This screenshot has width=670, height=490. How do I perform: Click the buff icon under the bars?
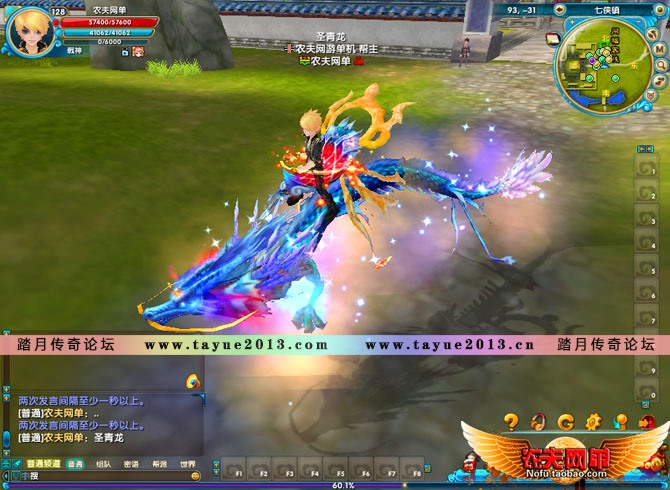tap(137, 51)
